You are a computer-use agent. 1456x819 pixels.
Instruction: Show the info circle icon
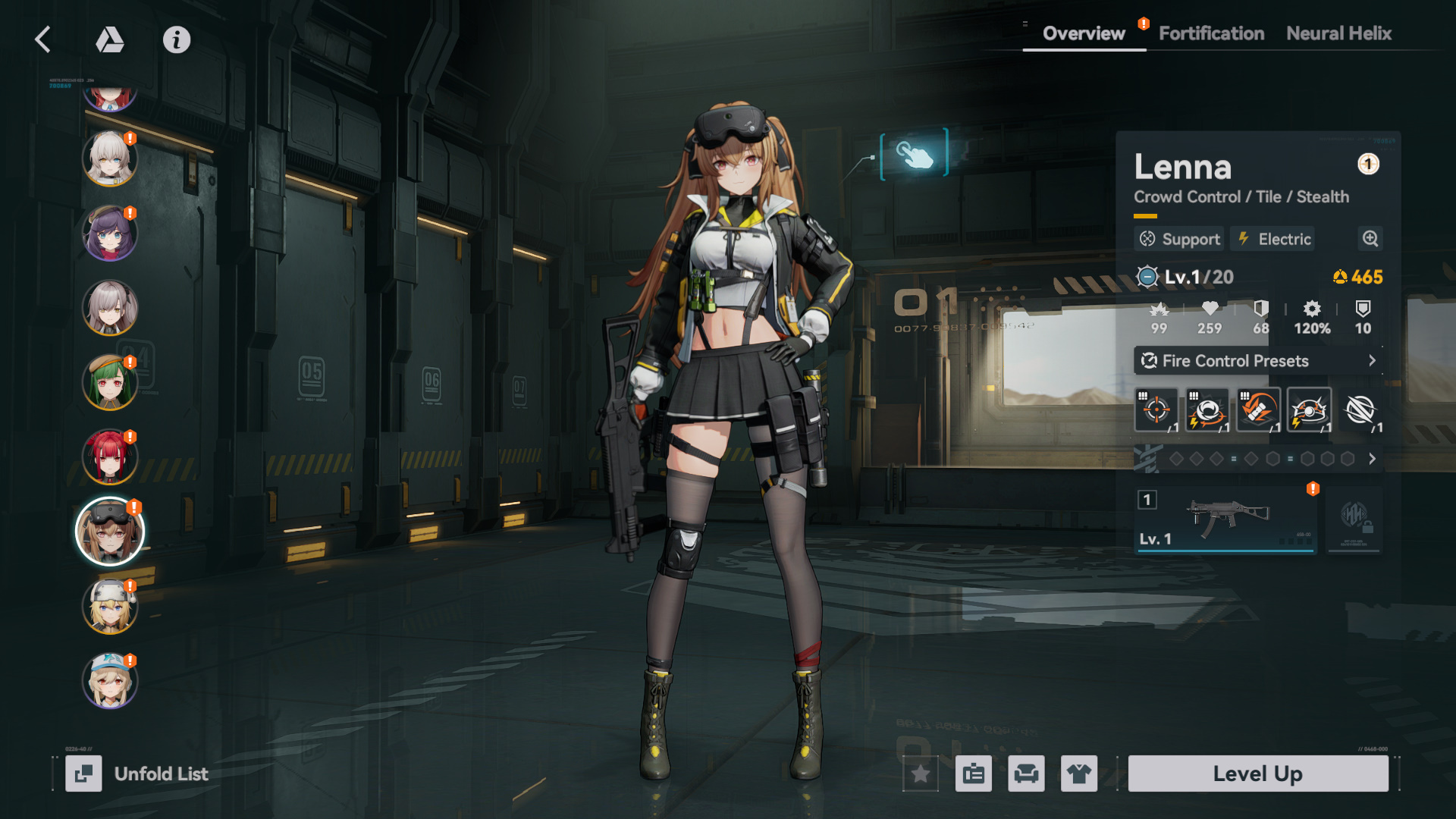177,39
